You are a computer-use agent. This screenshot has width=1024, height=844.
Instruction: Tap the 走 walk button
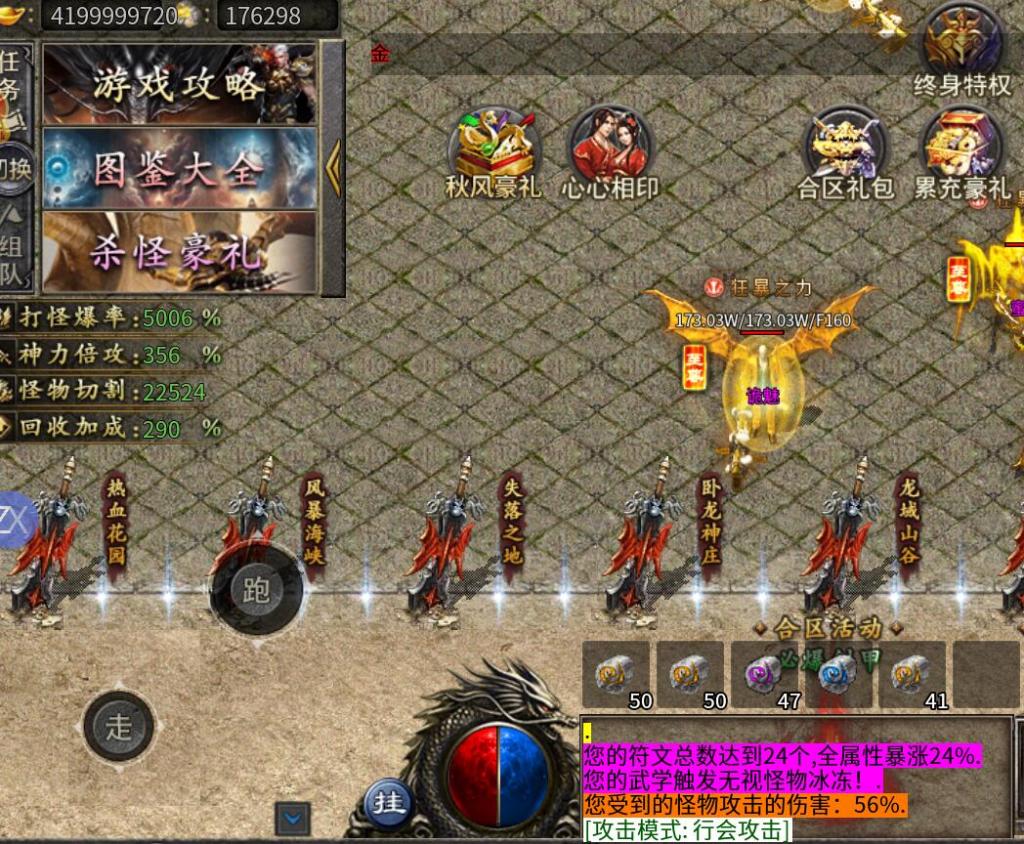tap(119, 726)
